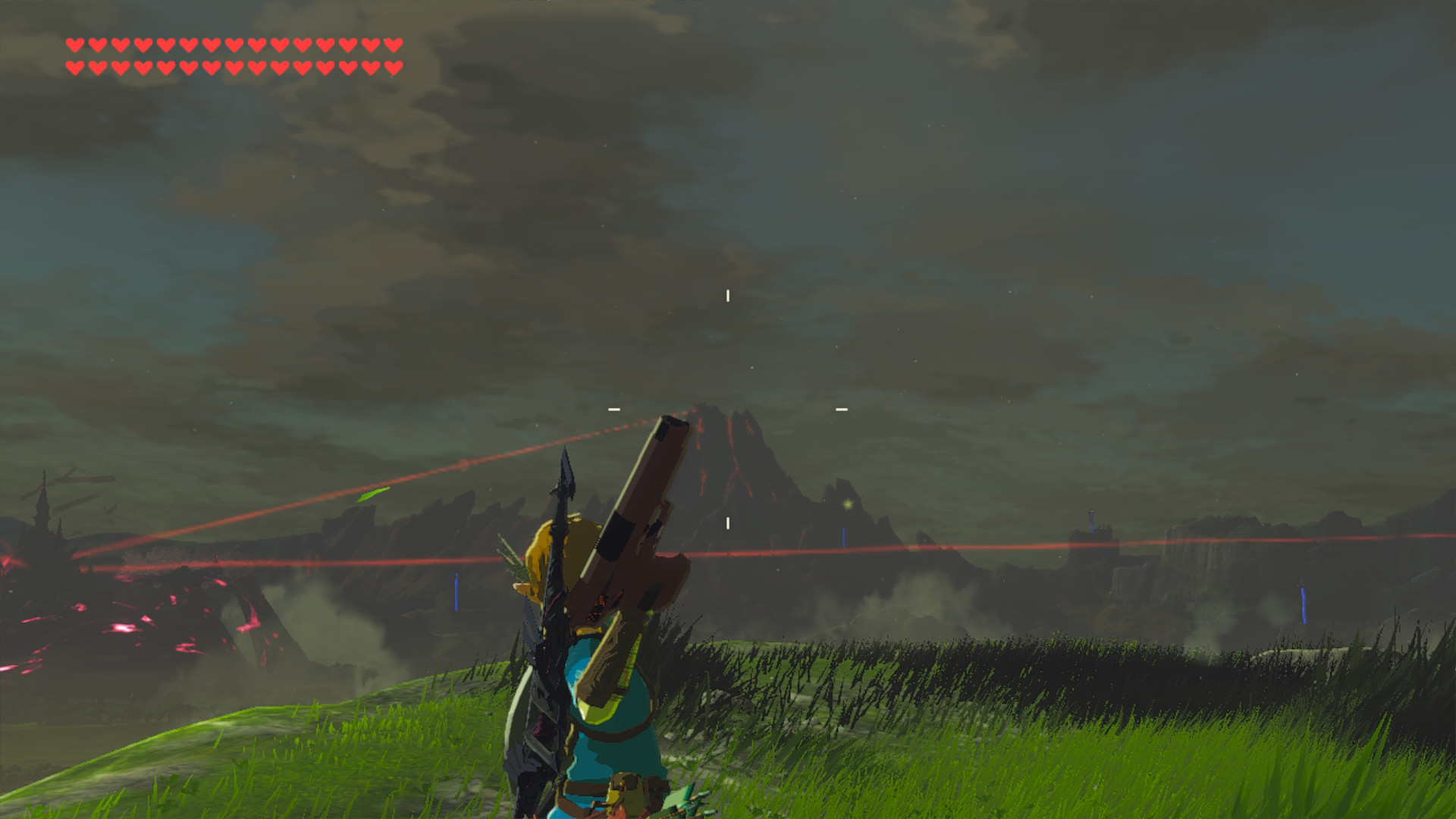
Task: Click the top tick mark of the aiming reticle
Action: [x=727, y=294]
